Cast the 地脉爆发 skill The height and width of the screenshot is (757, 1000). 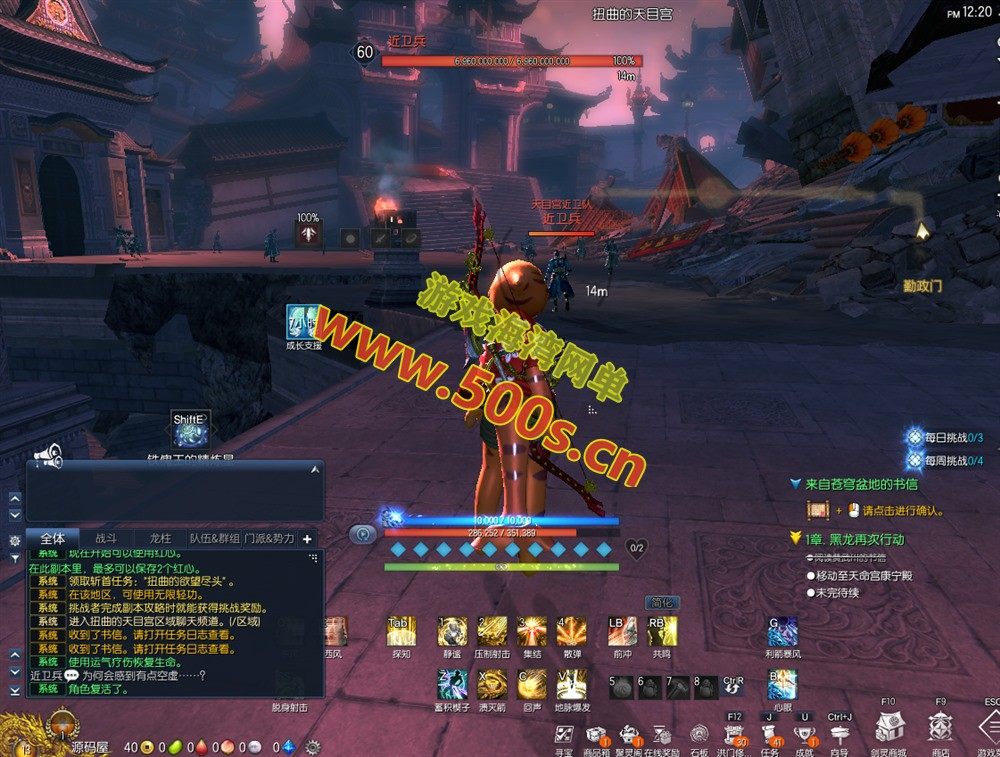click(572, 685)
